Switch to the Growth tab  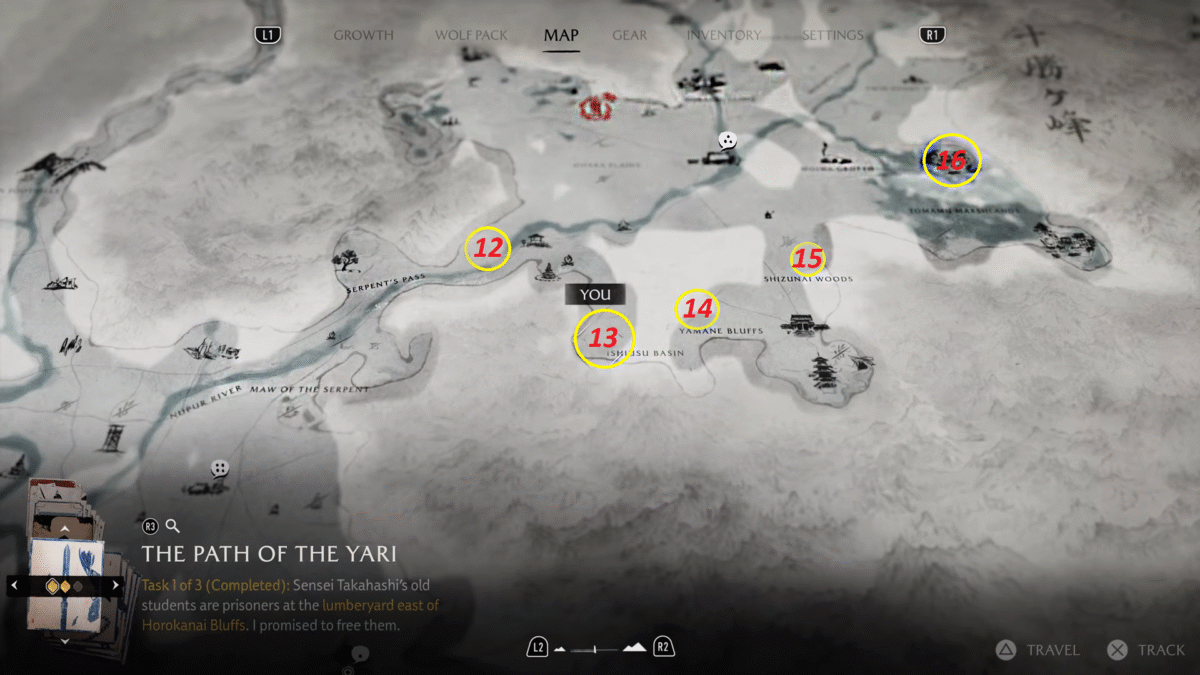363,35
